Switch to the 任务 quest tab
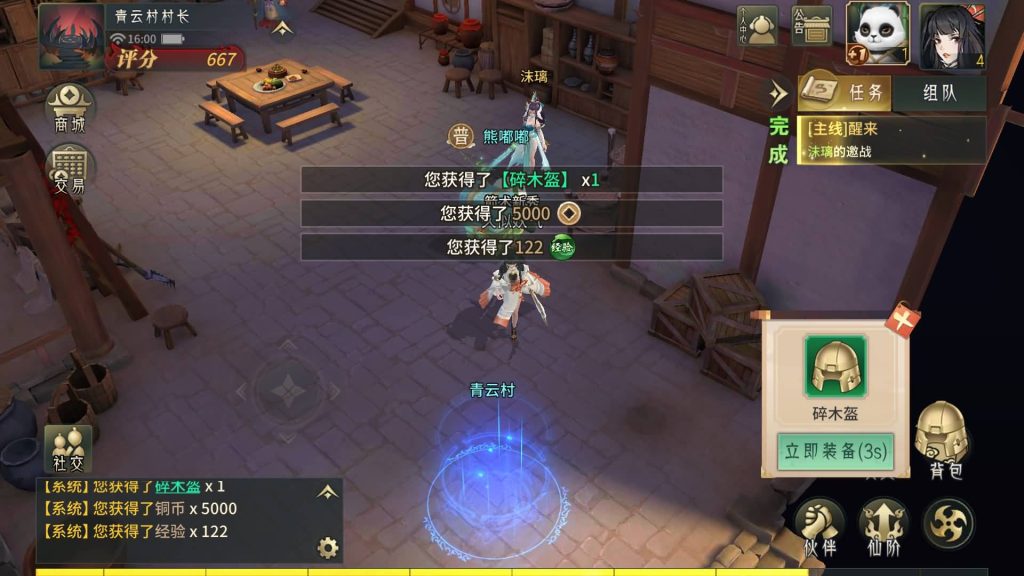Screen dimensions: 1024x576 tap(843, 93)
